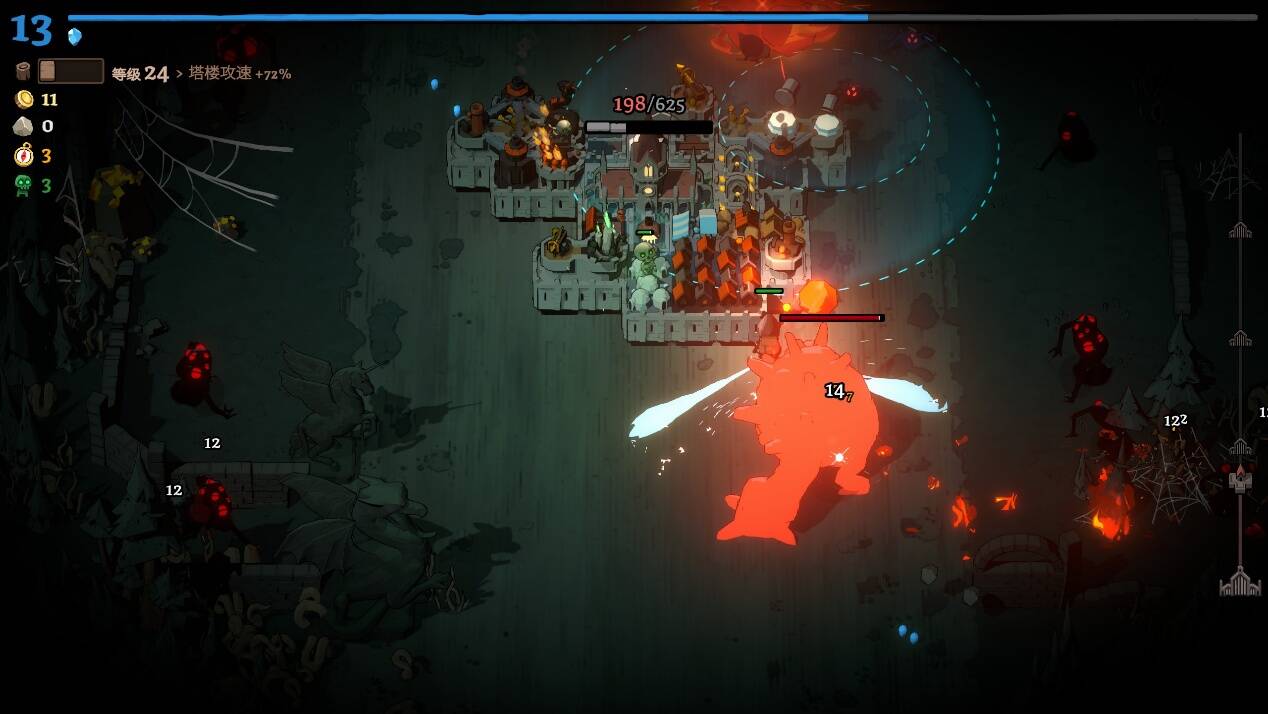
Task: Click the large castle at the progress track's end
Action: click(1239, 581)
